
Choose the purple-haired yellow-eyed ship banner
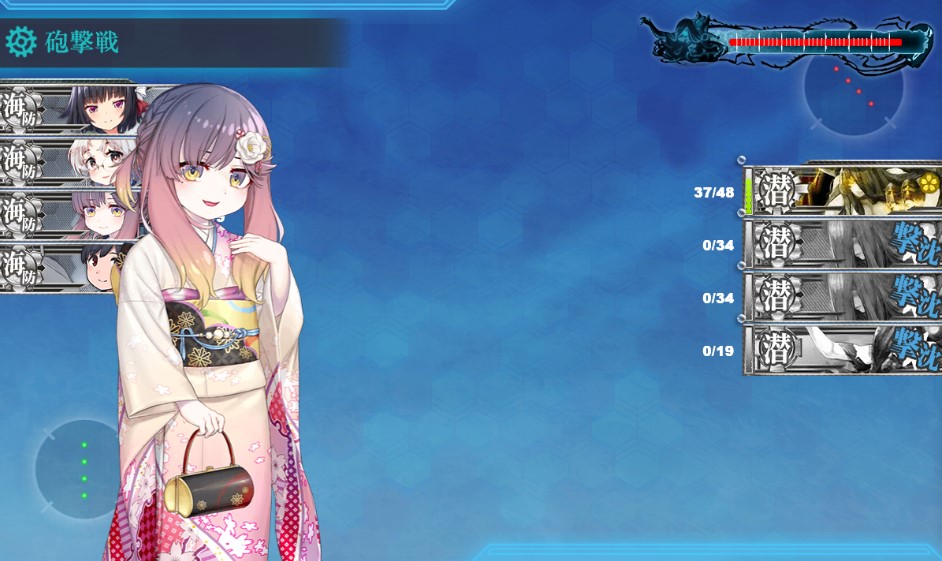click(70, 213)
